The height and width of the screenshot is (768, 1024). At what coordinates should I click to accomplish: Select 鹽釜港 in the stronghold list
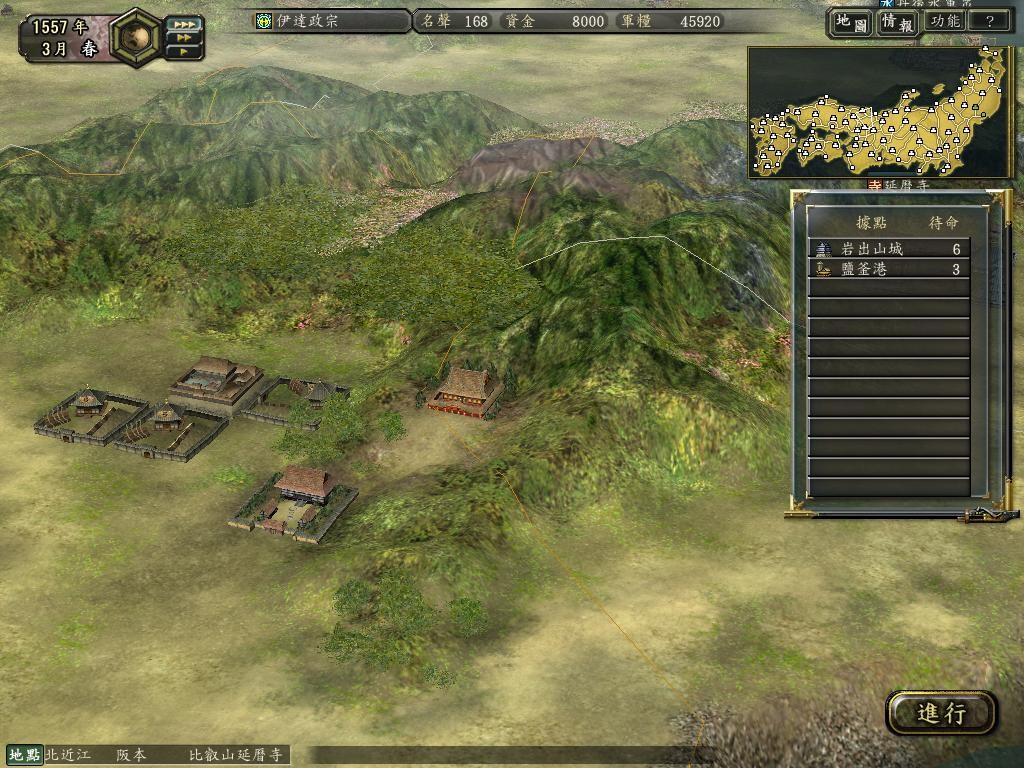(x=889, y=269)
